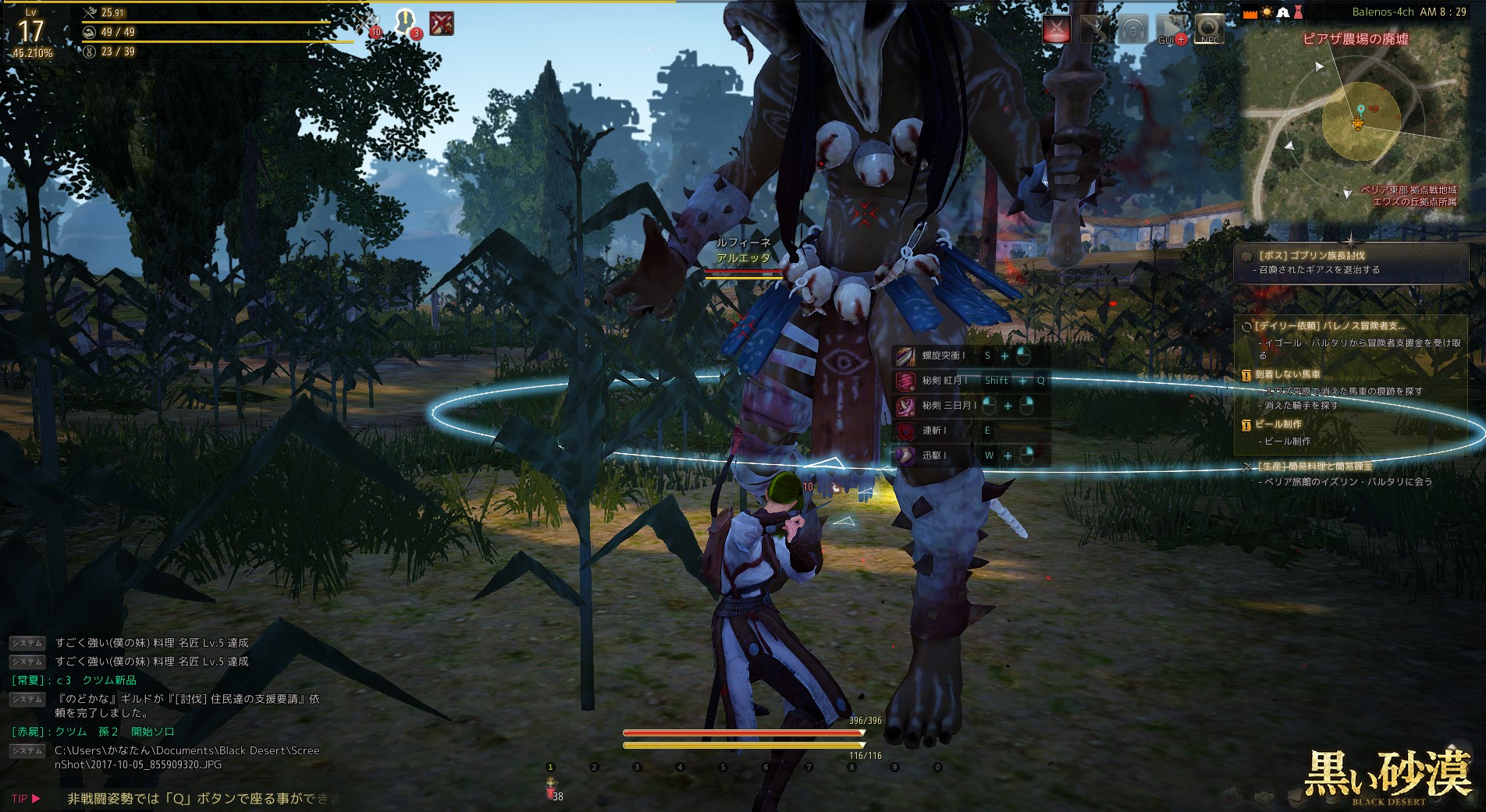Viewport: 1486px width, 812px height.
Task: Select the バレノス冒険者支援 daily quest entry
Action: pyautogui.click(x=1331, y=326)
